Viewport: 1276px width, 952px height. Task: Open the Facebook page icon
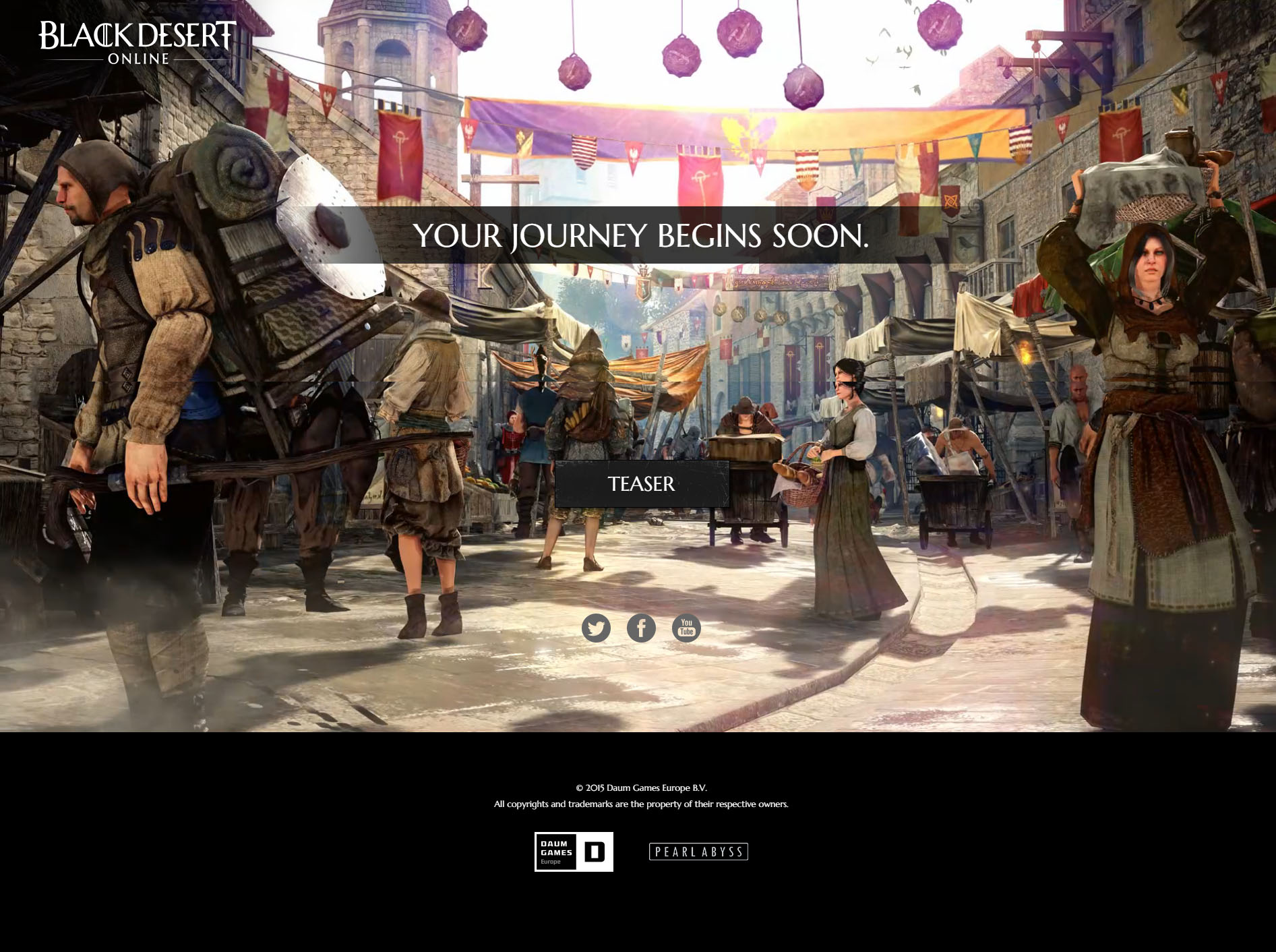click(x=641, y=628)
